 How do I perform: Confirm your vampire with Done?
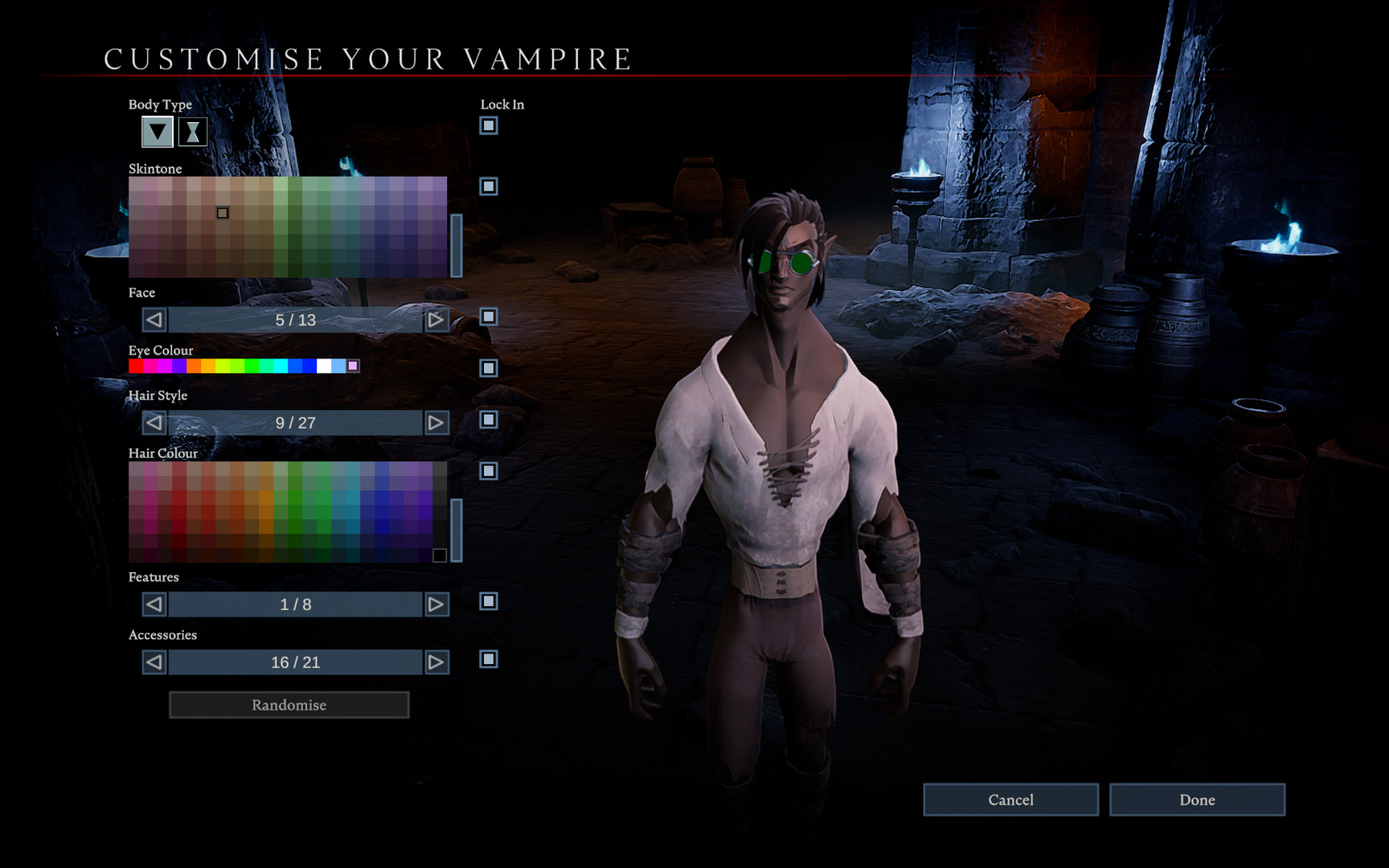click(1197, 800)
